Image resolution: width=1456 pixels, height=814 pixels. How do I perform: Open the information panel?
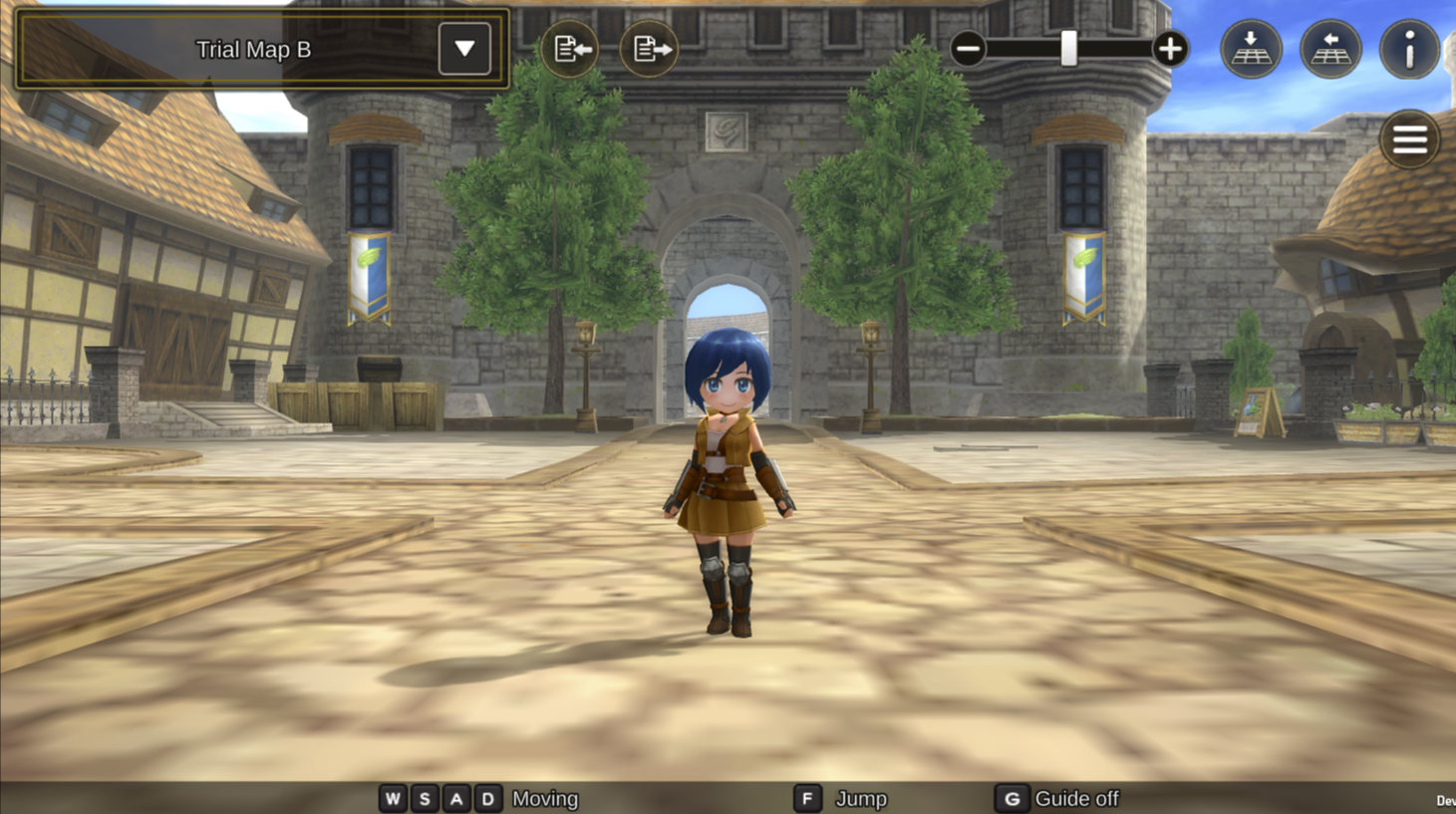(x=1409, y=49)
